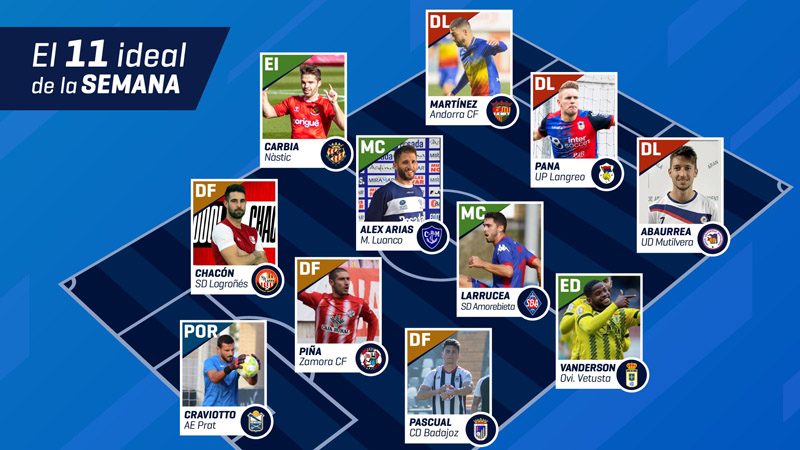This screenshot has height=450, width=800.
Task: Select goalkeeper Craviotto's player card
Action: click(x=223, y=376)
